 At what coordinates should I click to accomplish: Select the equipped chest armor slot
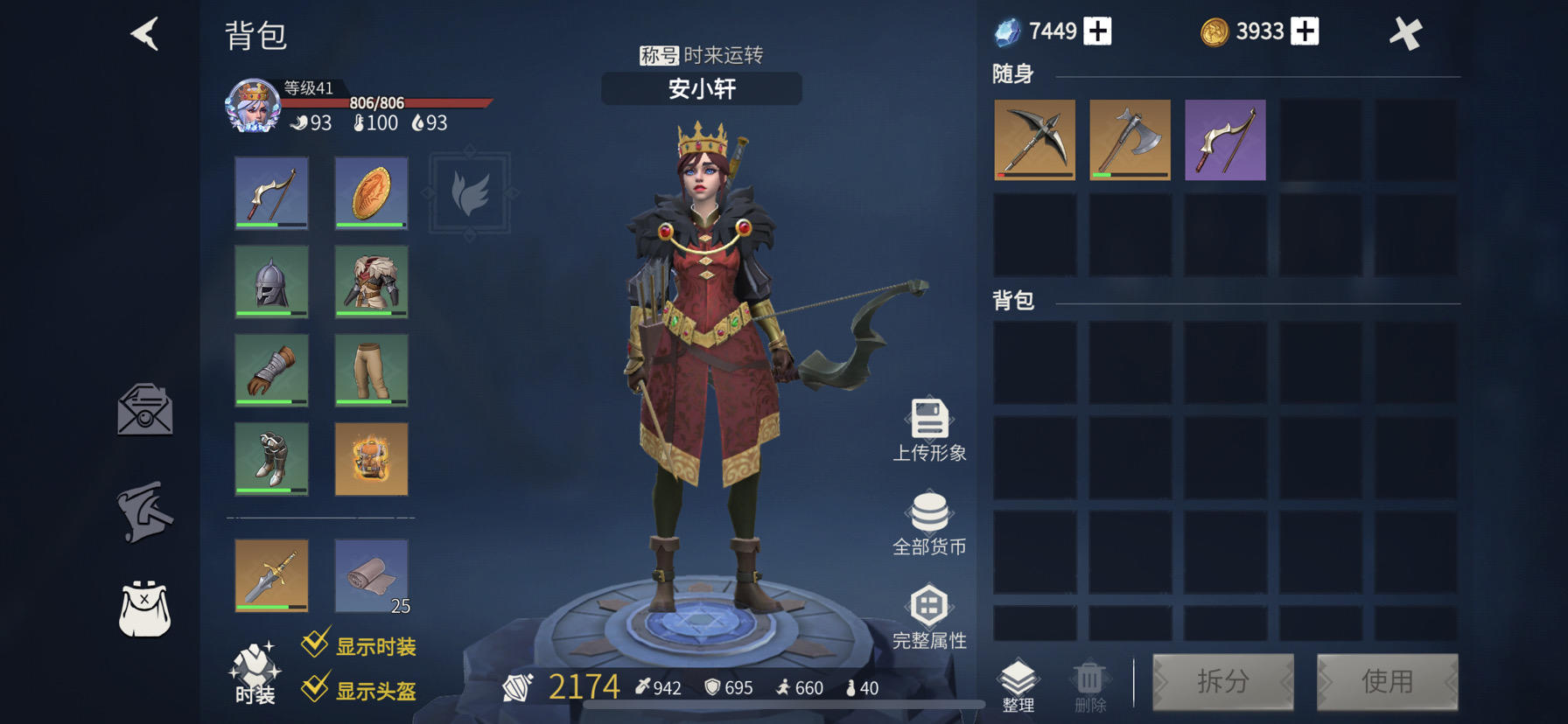coord(371,282)
